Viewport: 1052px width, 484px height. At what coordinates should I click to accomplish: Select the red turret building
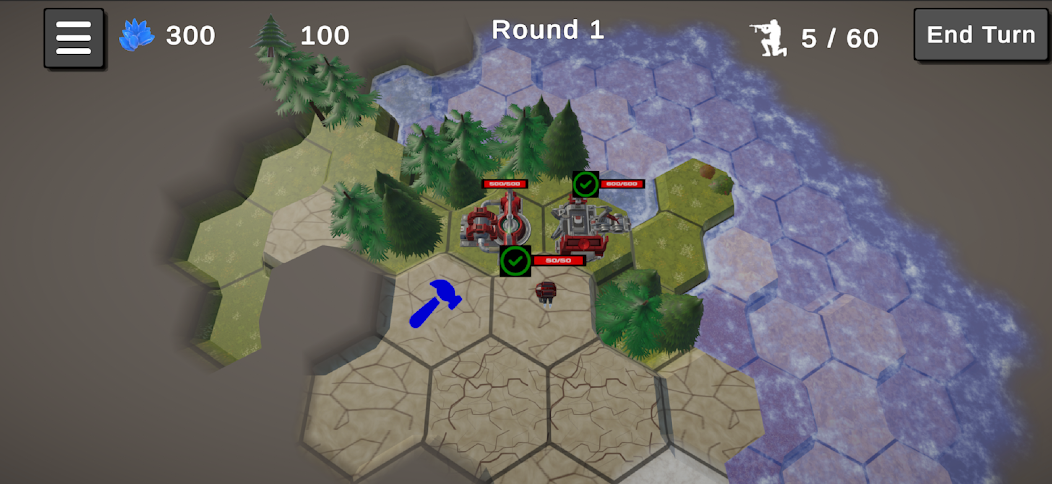(497, 222)
